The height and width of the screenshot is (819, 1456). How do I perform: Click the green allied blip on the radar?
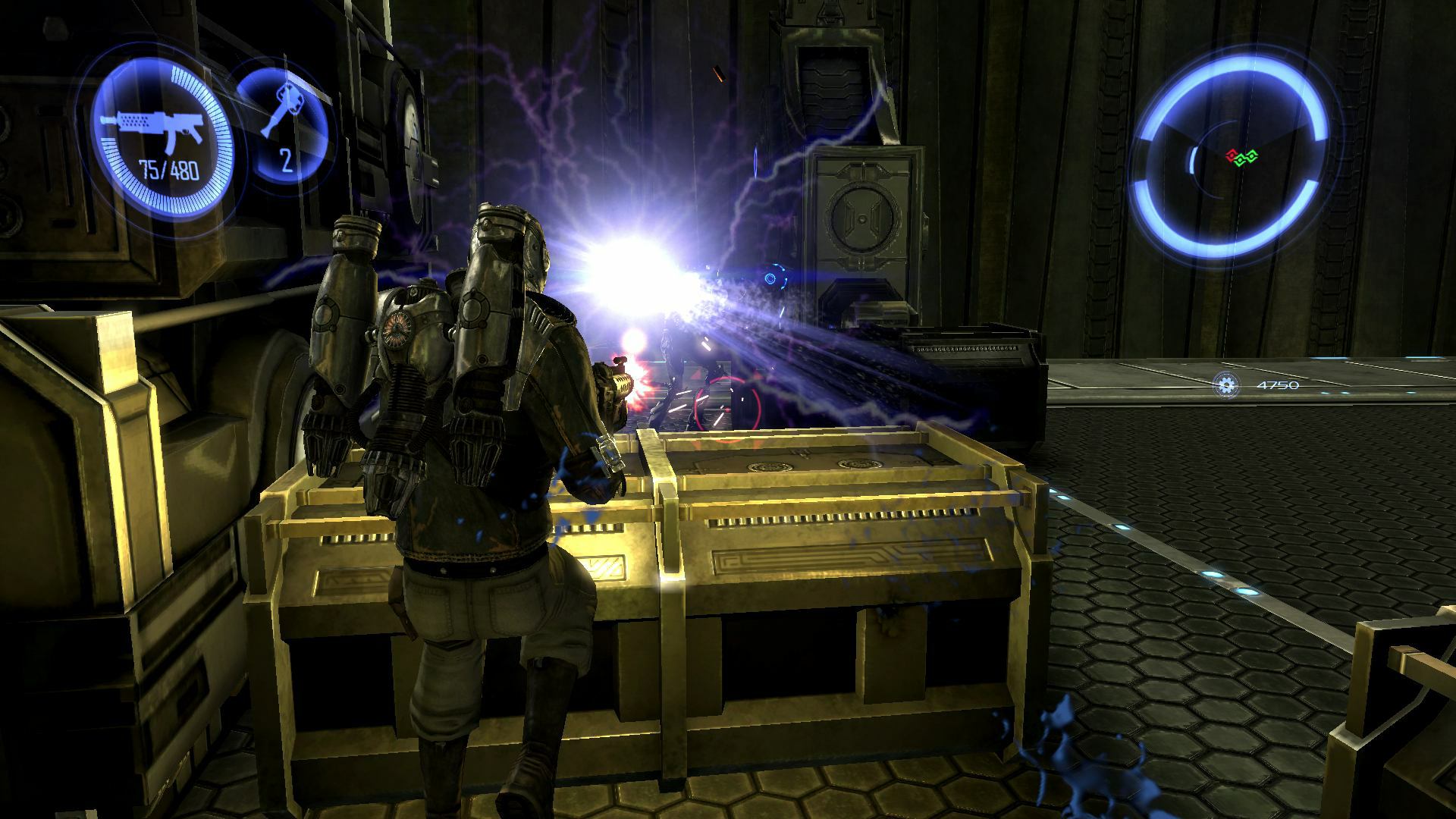(x=1246, y=159)
